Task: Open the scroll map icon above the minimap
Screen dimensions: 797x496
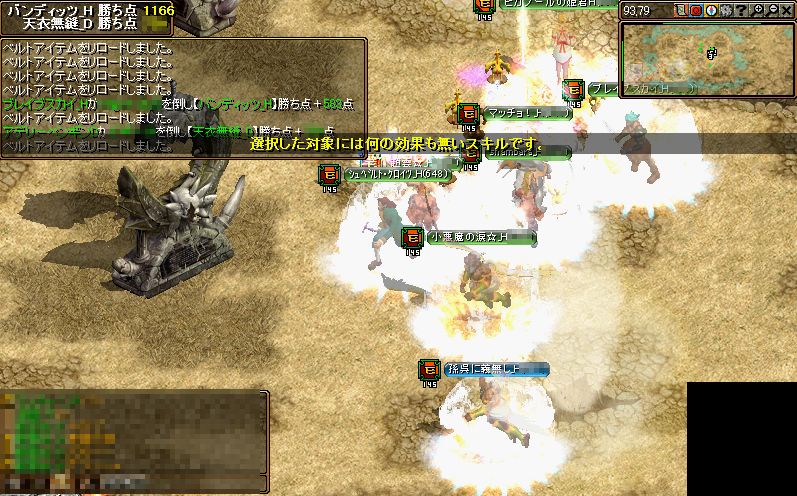Action: [683, 10]
